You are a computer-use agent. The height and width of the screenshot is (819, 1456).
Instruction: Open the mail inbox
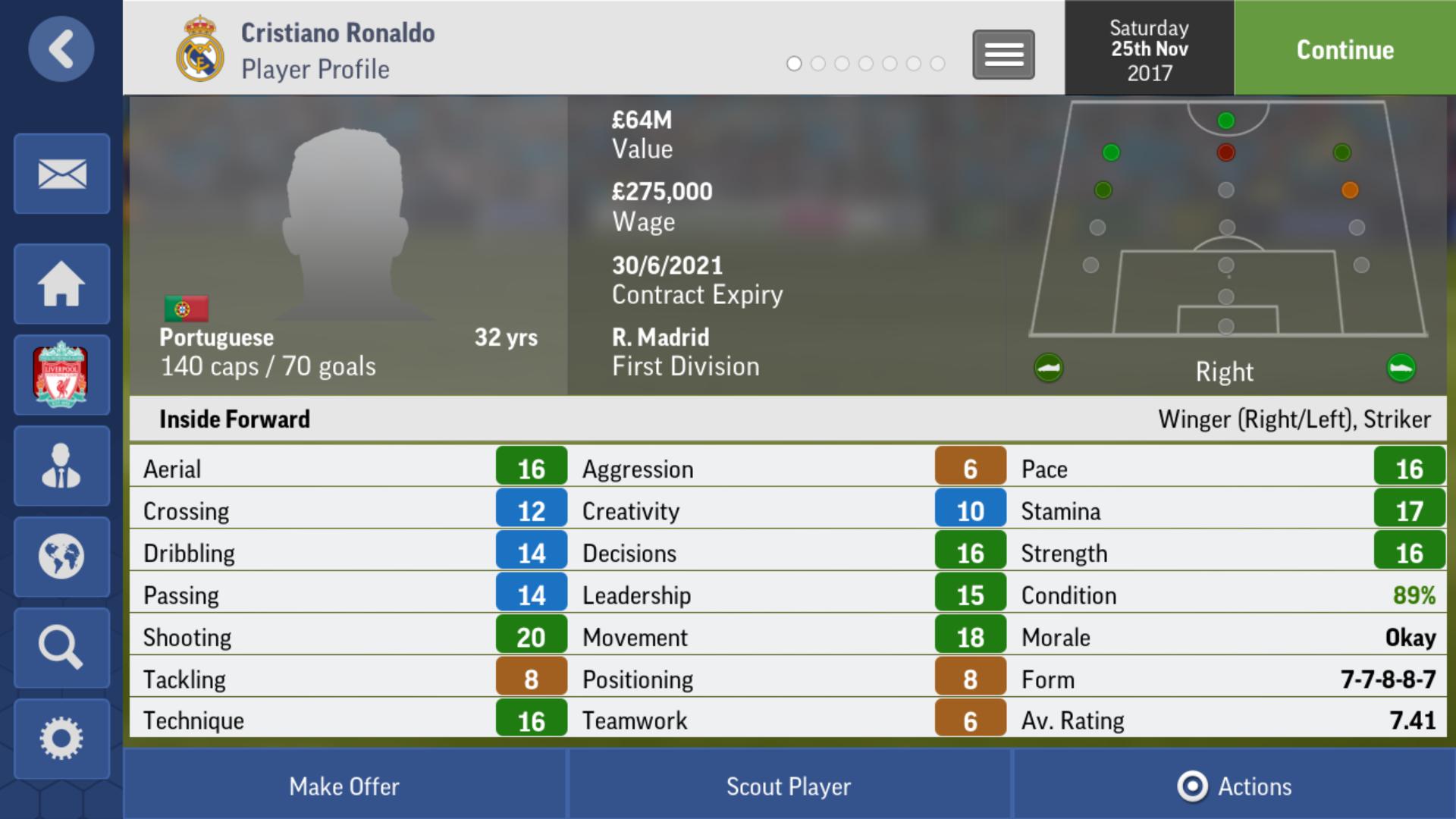pyautogui.click(x=61, y=174)
